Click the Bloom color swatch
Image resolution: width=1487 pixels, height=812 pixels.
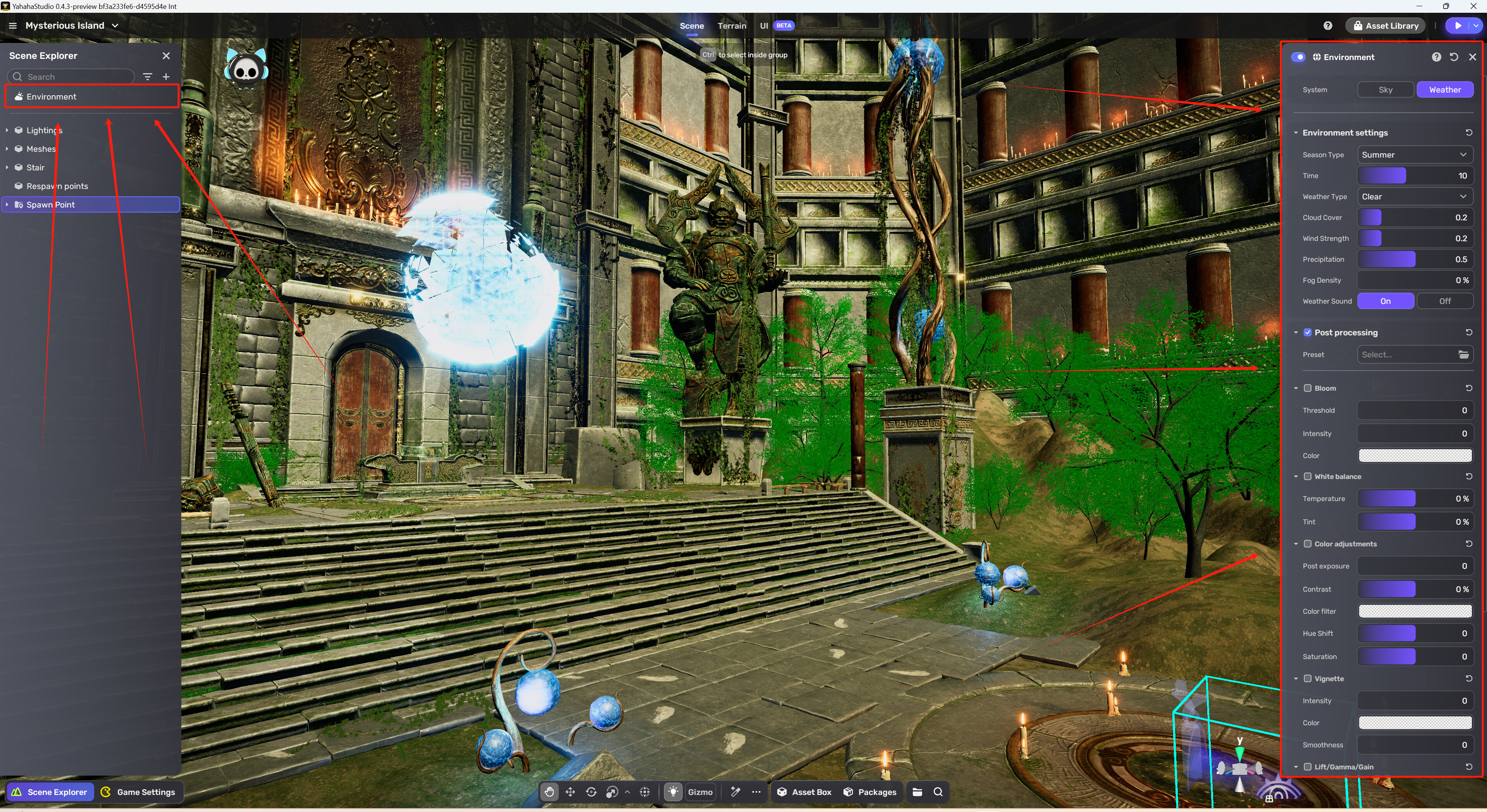(1414, 456)
